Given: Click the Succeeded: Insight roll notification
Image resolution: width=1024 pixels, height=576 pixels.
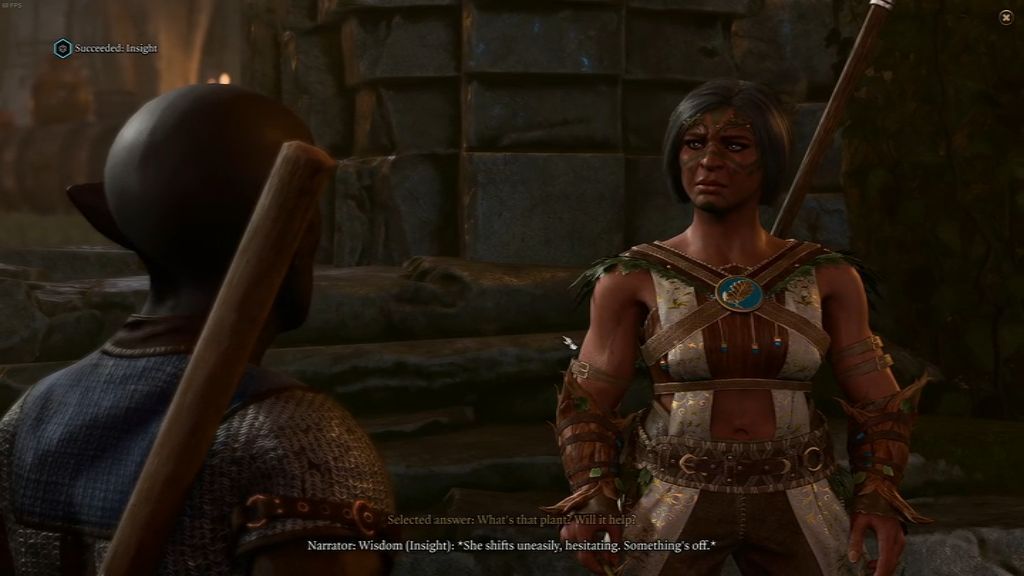Looking at the screenshot, I should coord(105,48).
